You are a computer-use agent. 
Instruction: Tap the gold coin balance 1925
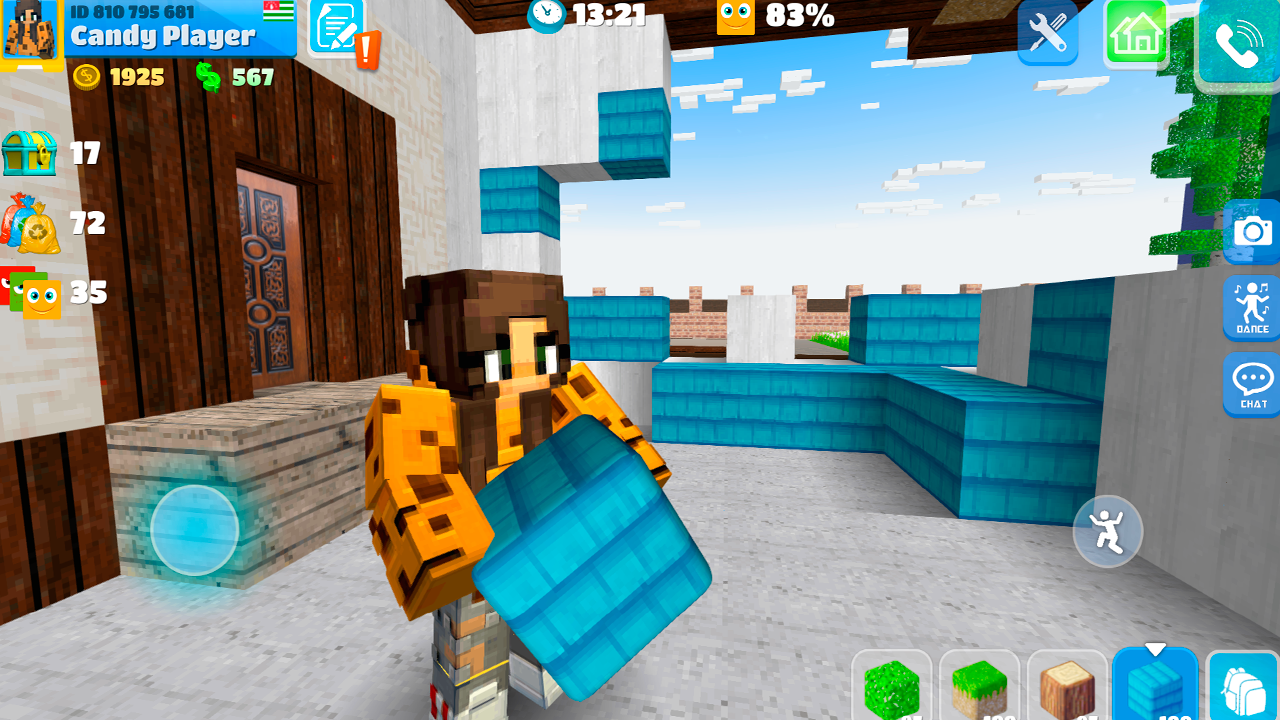point(115,77)
